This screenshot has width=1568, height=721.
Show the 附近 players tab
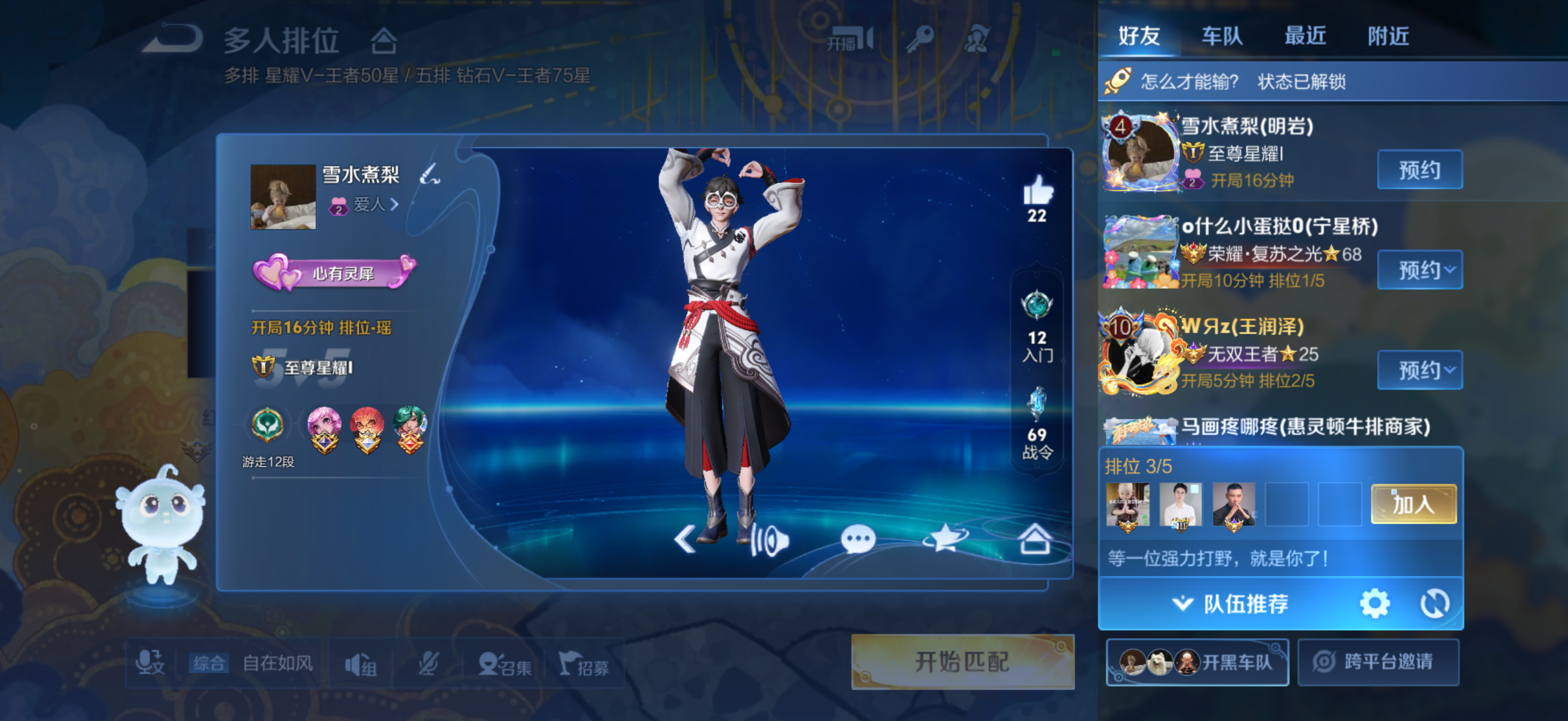tap(1388, 36)
